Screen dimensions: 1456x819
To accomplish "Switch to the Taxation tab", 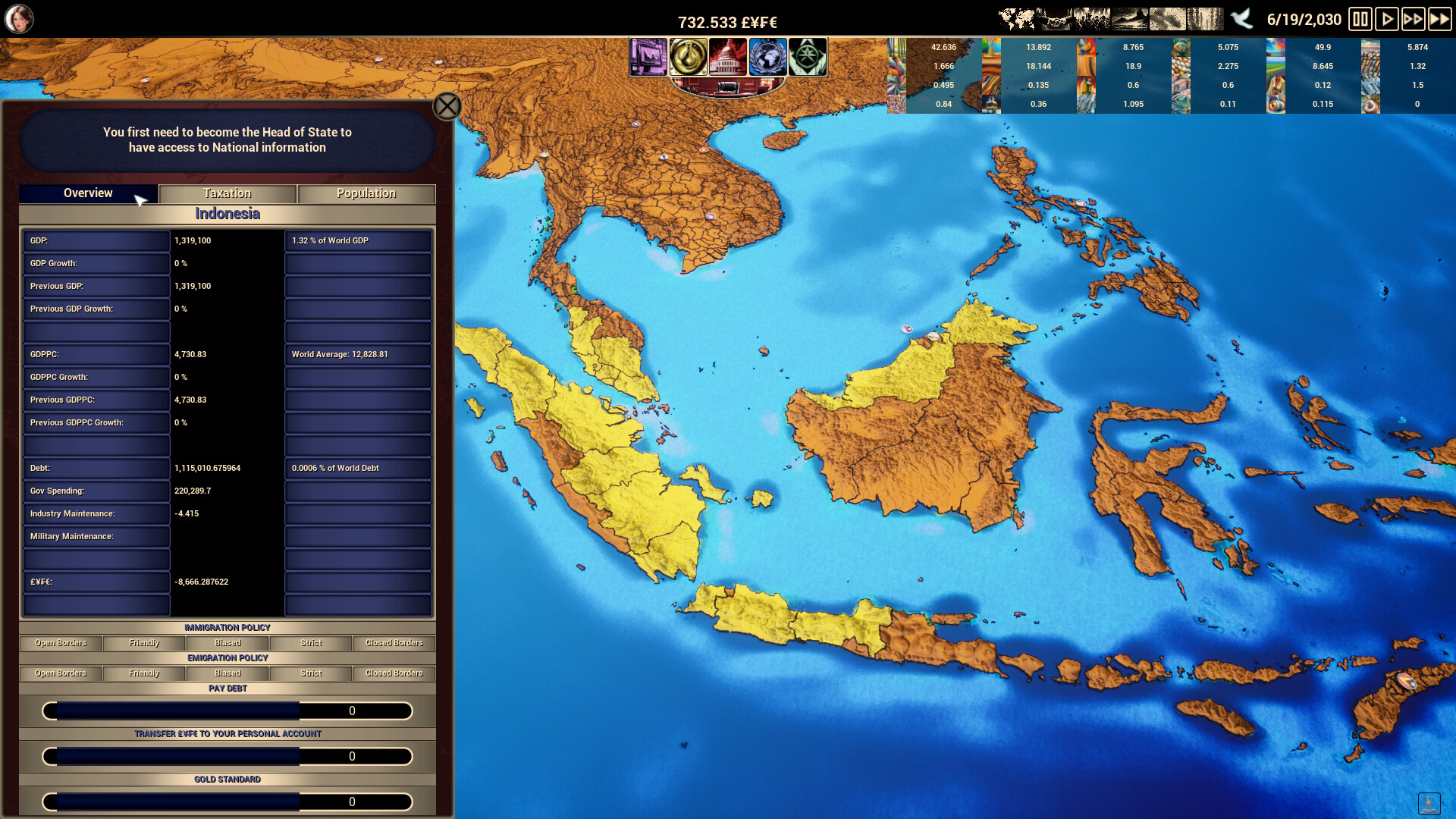I will (227, 193).
